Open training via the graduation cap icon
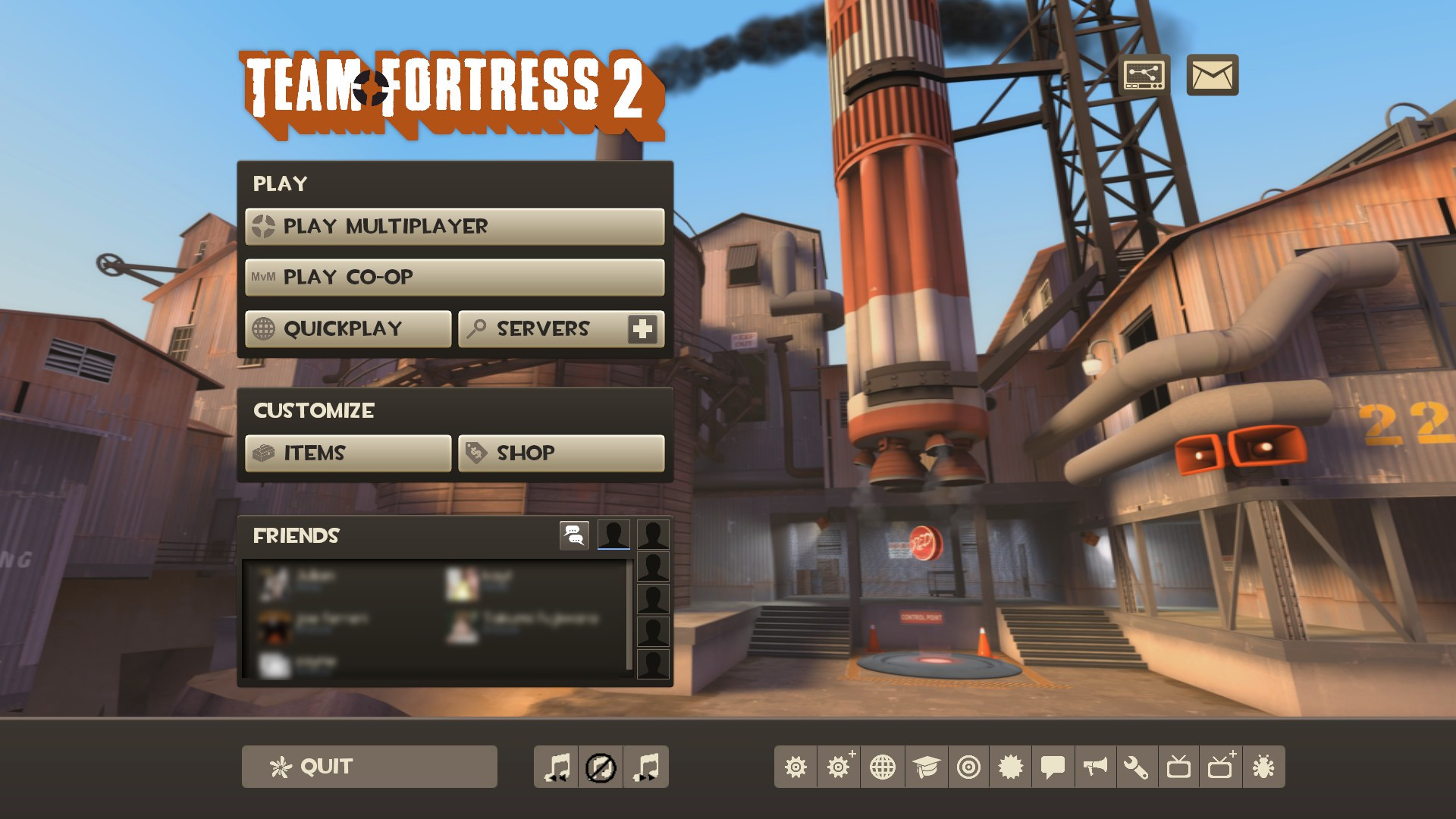 (925, 768)
